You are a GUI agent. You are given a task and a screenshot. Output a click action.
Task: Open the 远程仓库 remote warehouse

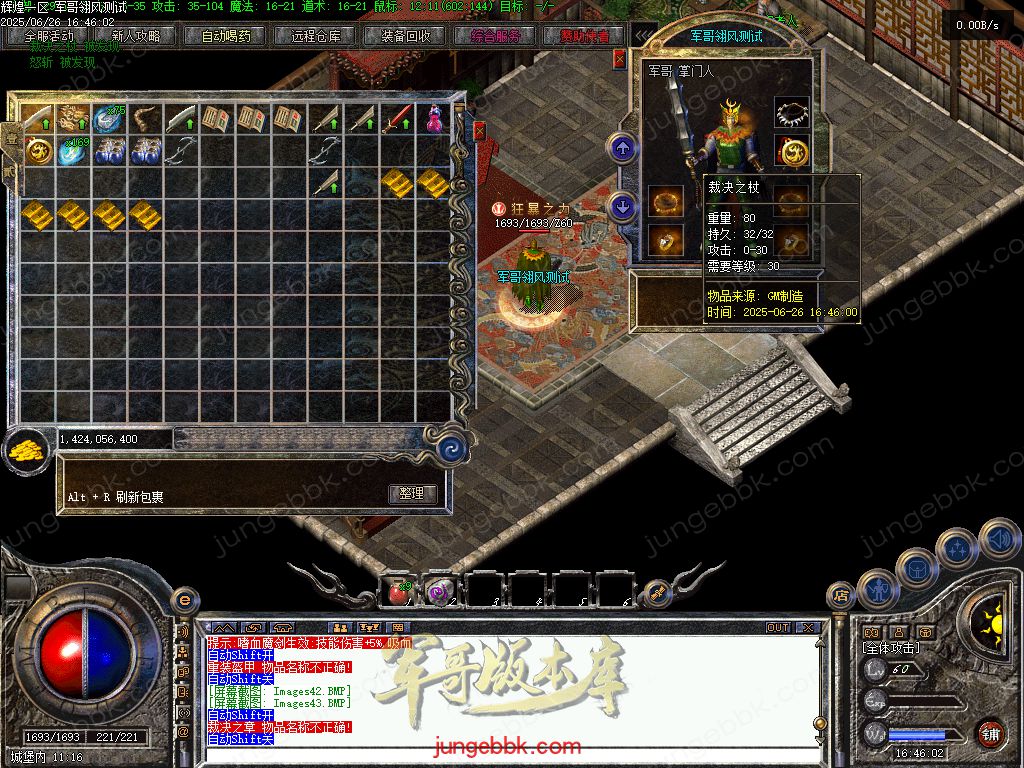coord(316,36)
